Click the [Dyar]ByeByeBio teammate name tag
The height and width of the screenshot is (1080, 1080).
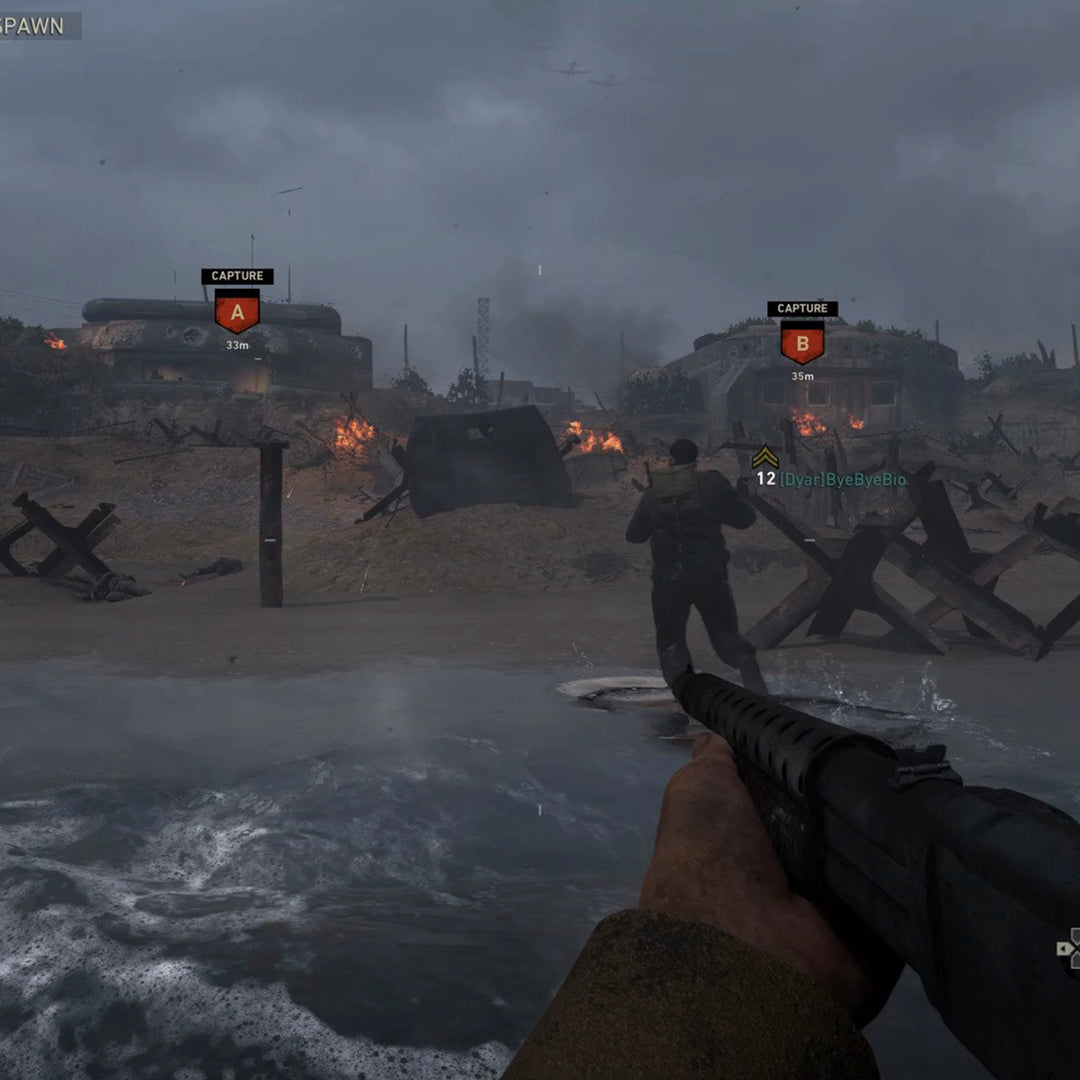click(843, 480)
